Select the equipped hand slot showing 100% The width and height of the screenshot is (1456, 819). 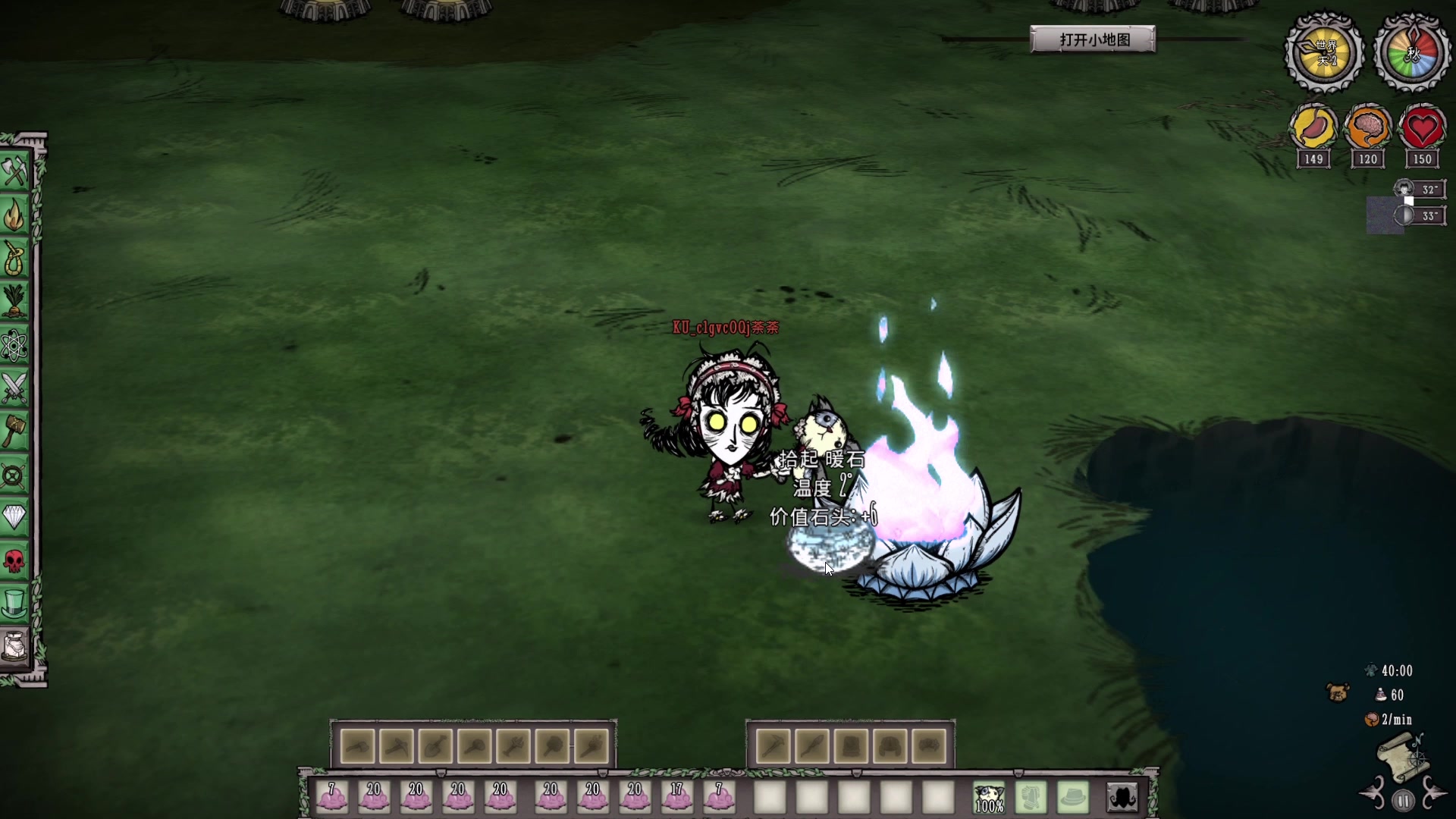[x=989, y=798]
